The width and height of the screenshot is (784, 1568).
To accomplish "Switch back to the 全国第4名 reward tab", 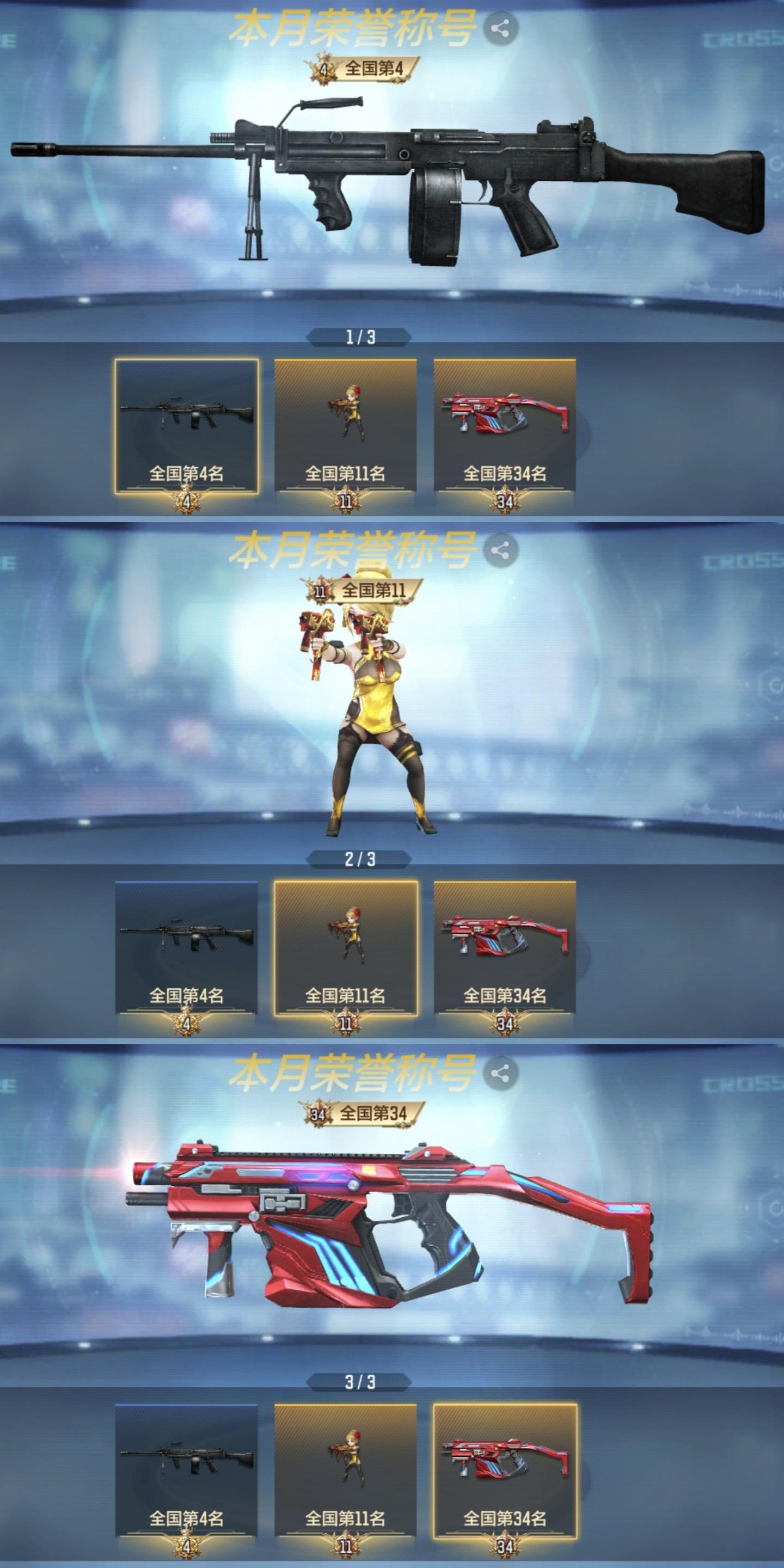I will point(189,940).
